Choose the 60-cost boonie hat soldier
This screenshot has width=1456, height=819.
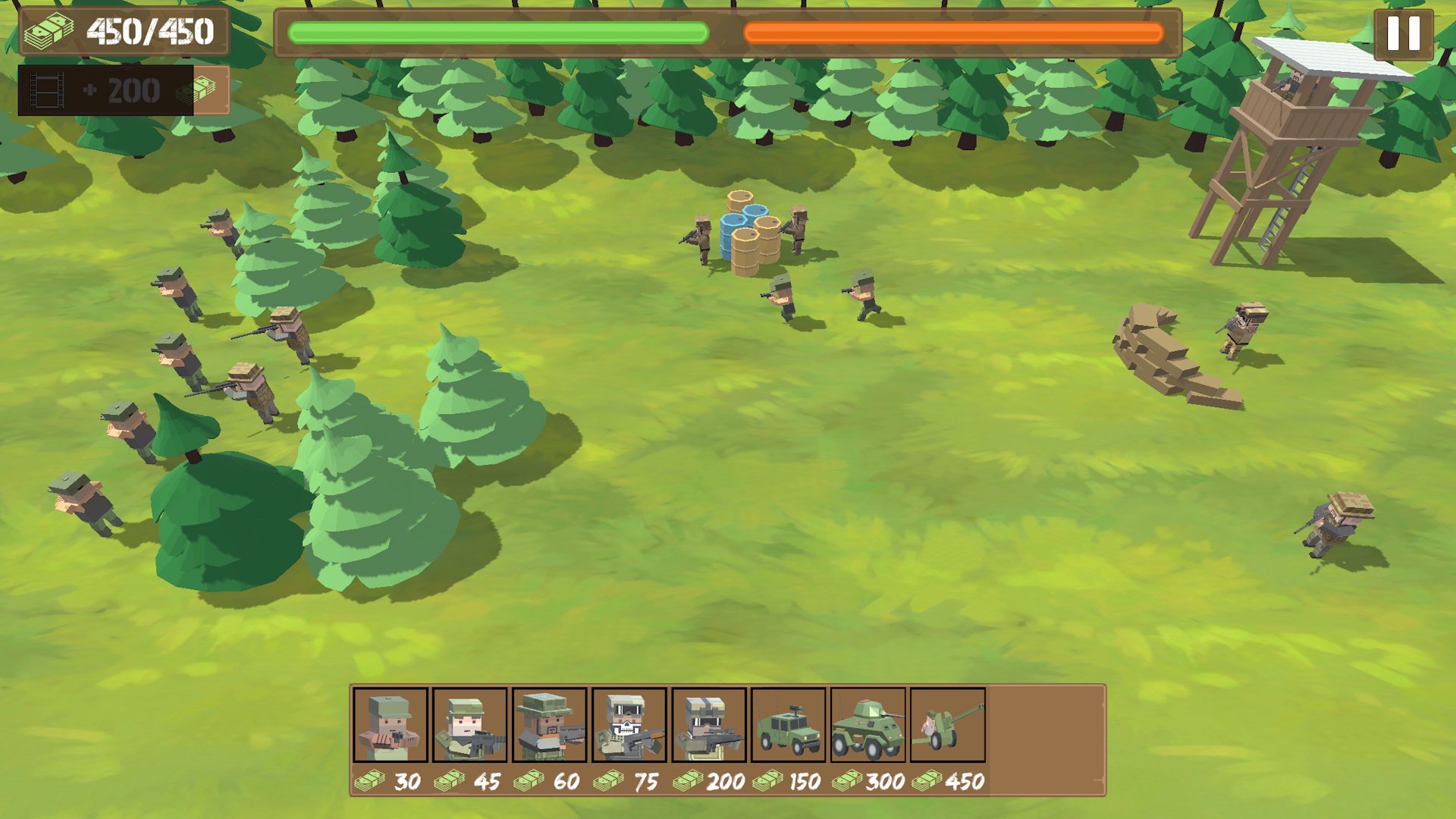[x=550, y=725]
